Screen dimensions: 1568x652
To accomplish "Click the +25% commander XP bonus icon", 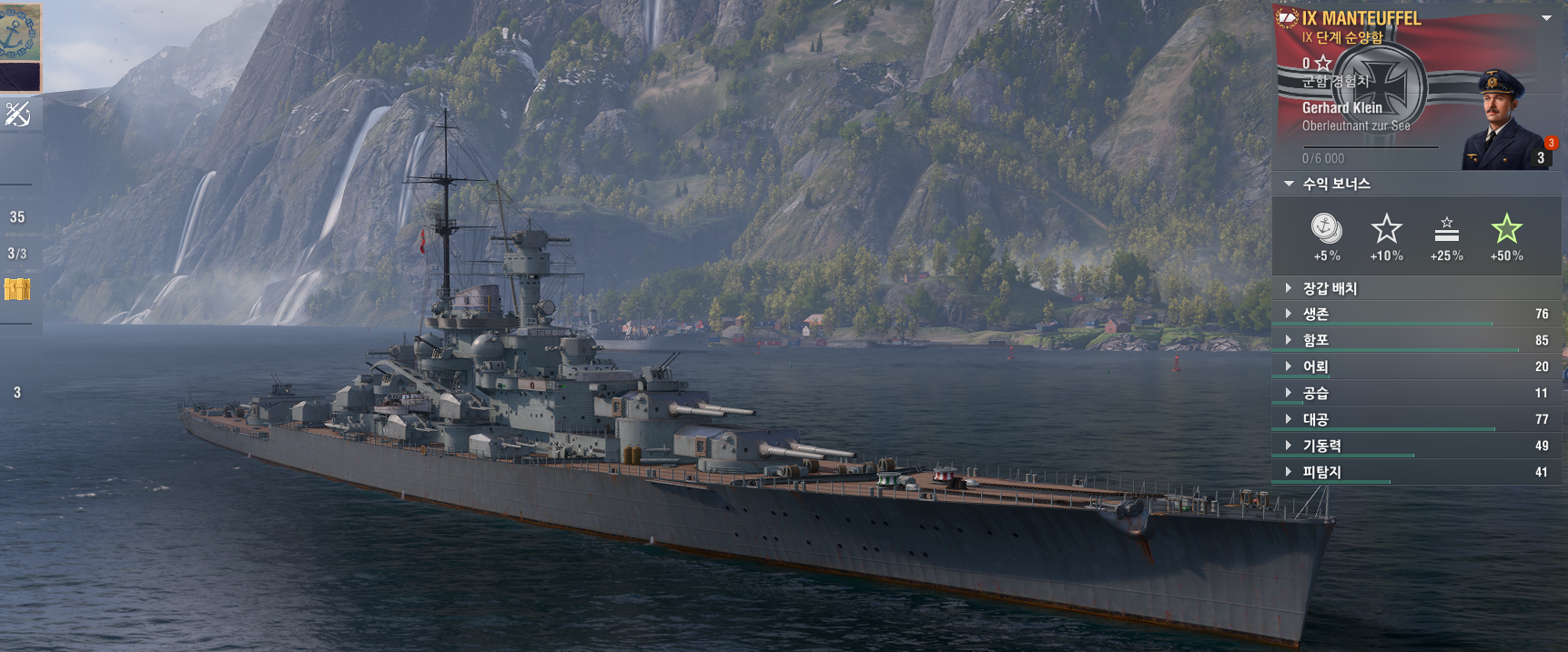I will click(x=1446, y=229).
